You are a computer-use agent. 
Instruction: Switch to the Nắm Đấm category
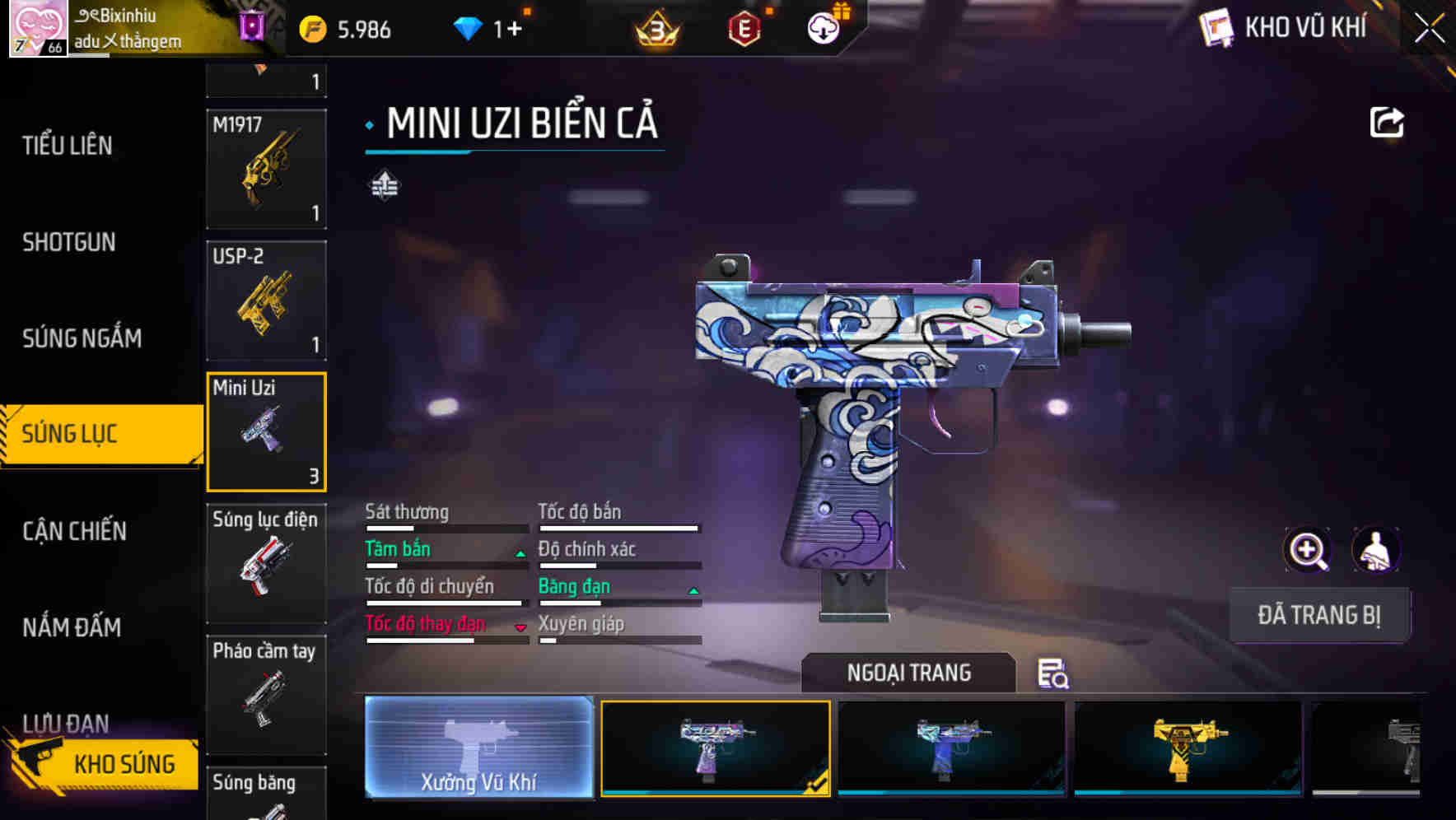[x=72, y=627]
